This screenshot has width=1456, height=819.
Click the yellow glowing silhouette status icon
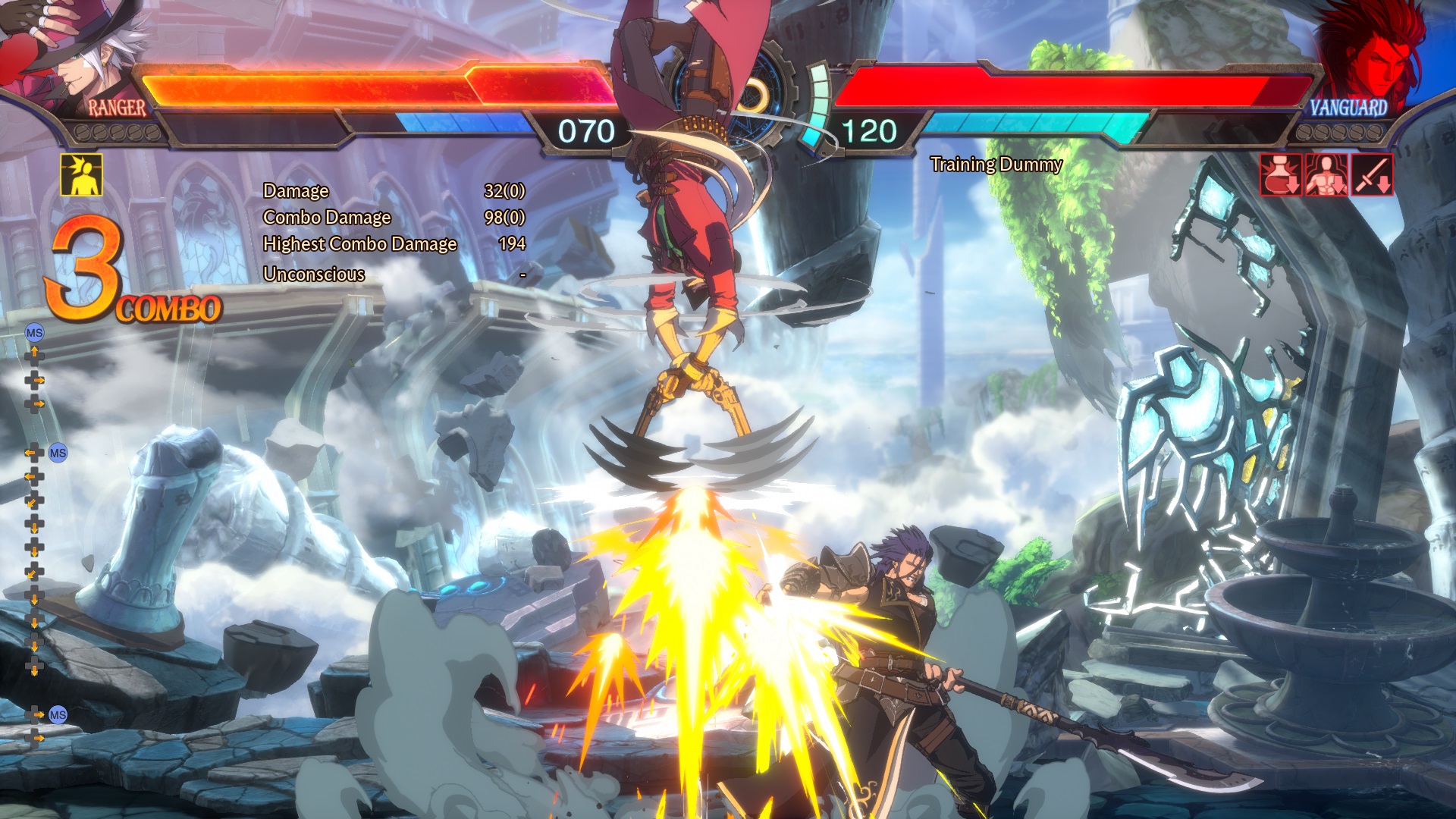point(81,175)
